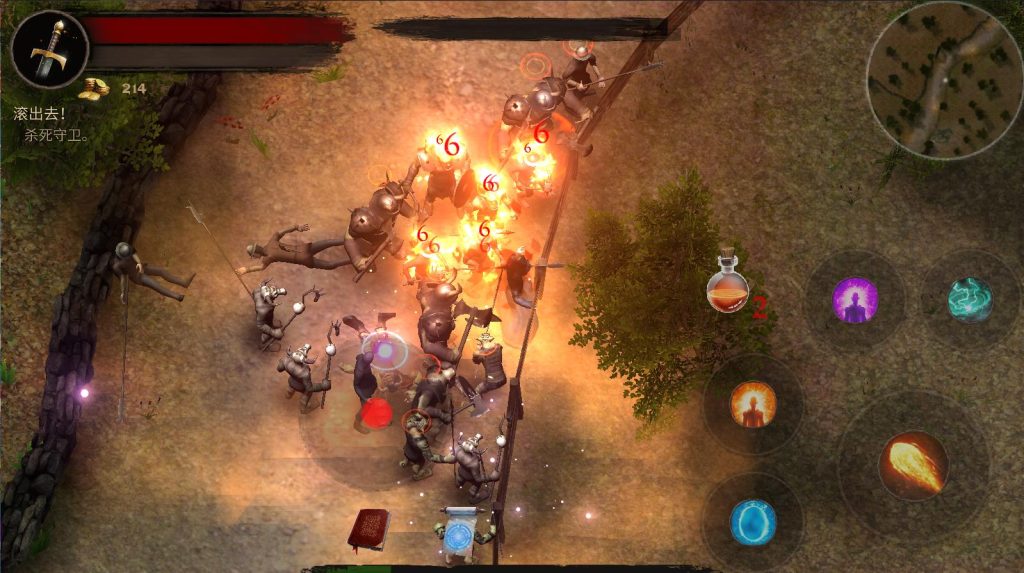Viewport: 1024px width, 573px height.
Task: Use the flaming figure fire skill
Action: point(752,404)
